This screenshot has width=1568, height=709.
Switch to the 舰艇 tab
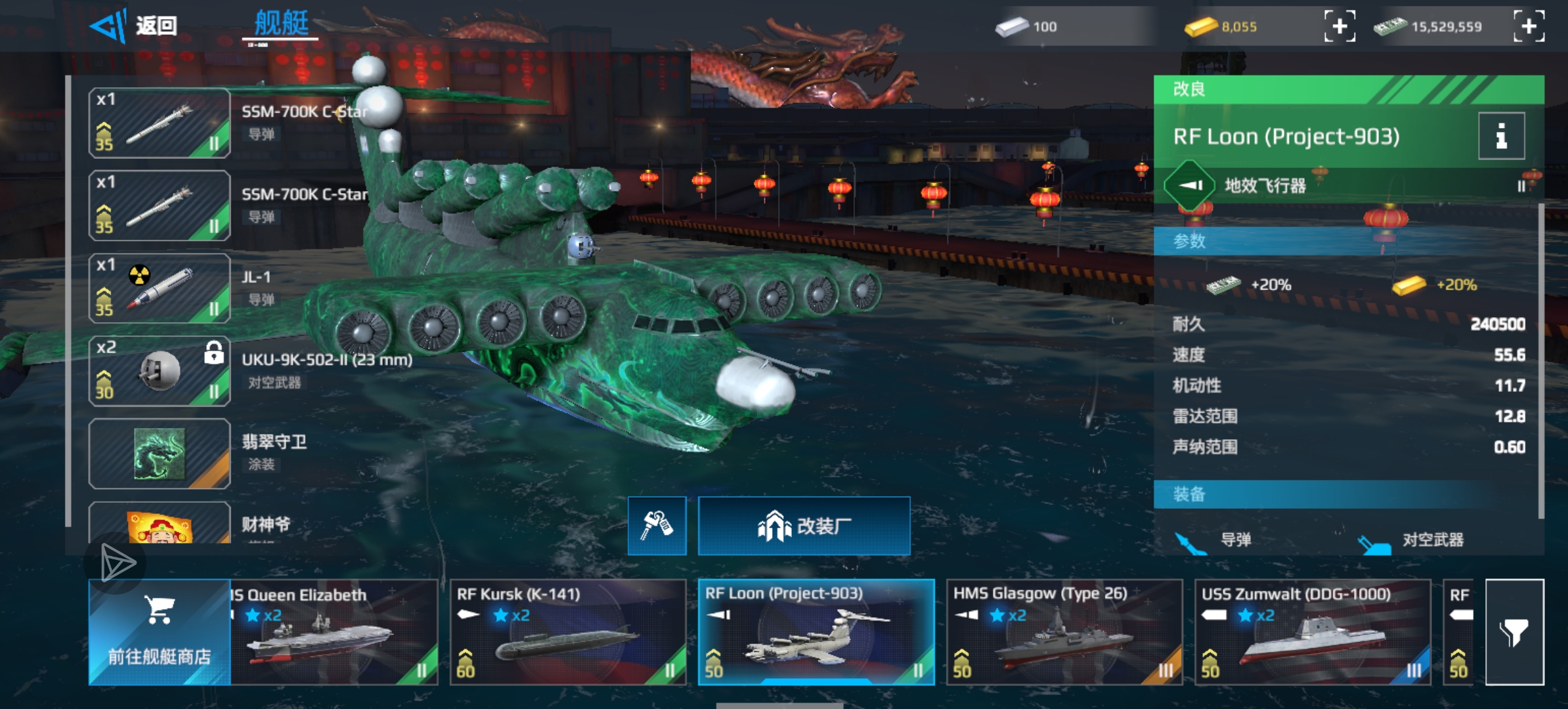tap(281, 25)
